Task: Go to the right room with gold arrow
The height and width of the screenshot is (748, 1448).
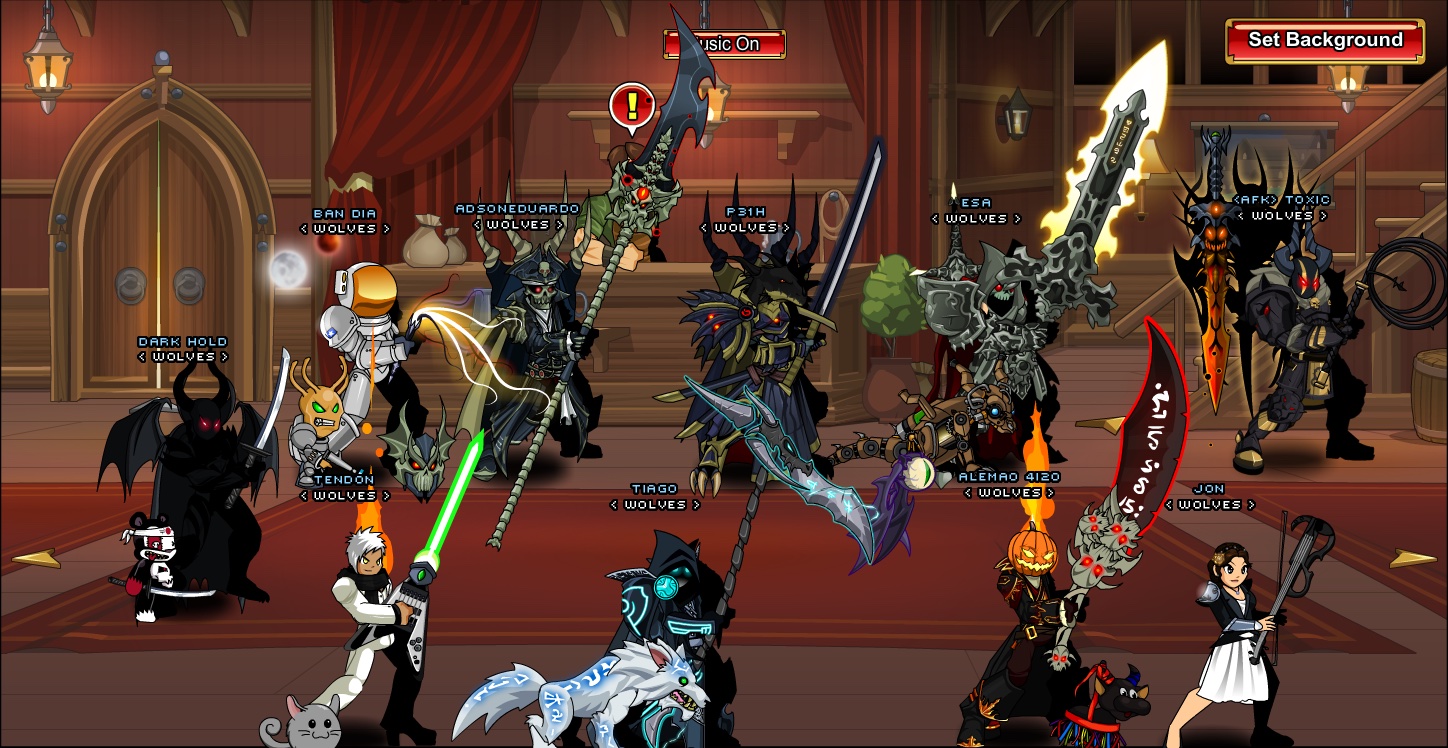Action: (1413, 559)
